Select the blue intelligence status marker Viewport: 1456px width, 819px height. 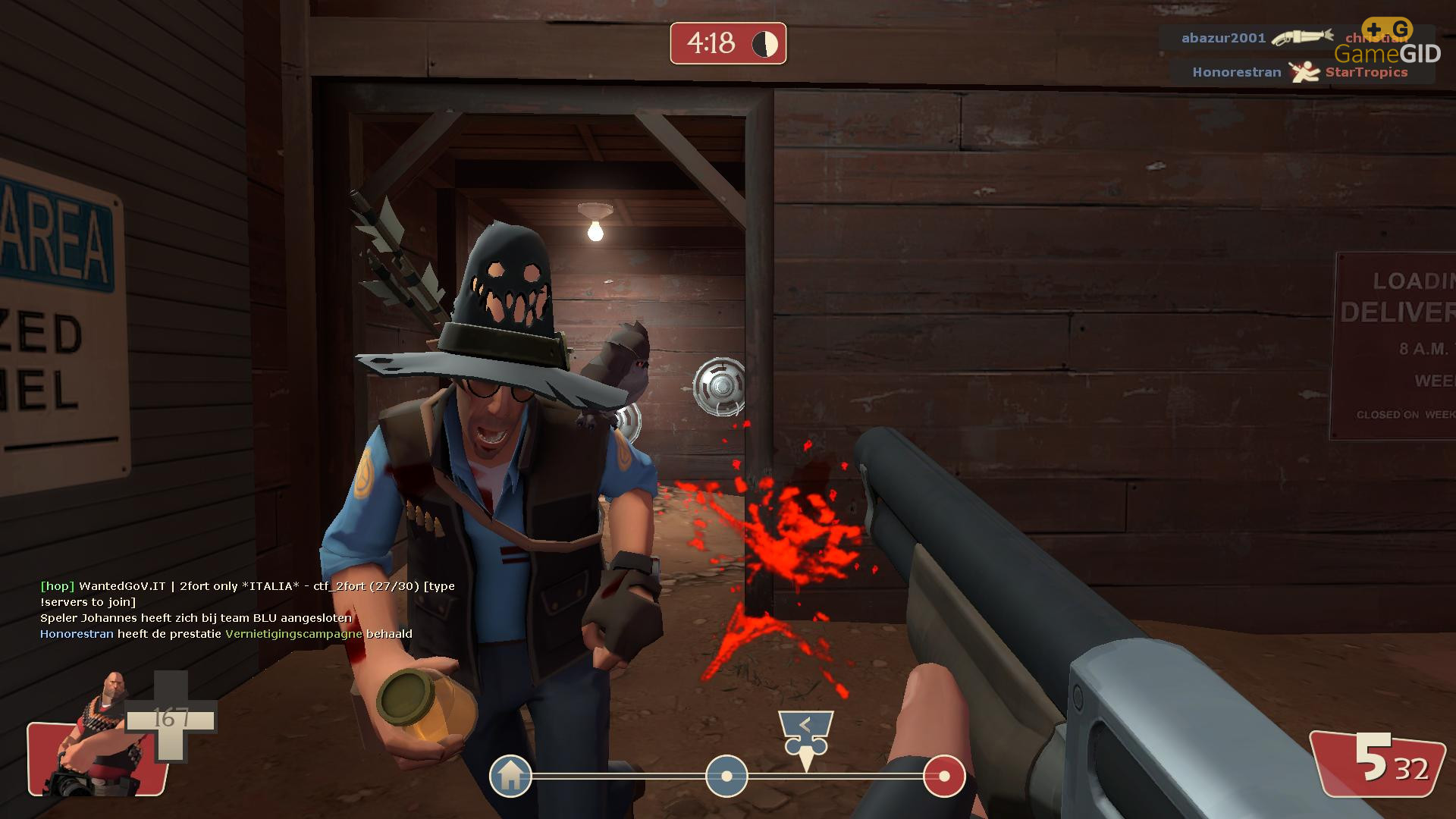coord(726,776)
